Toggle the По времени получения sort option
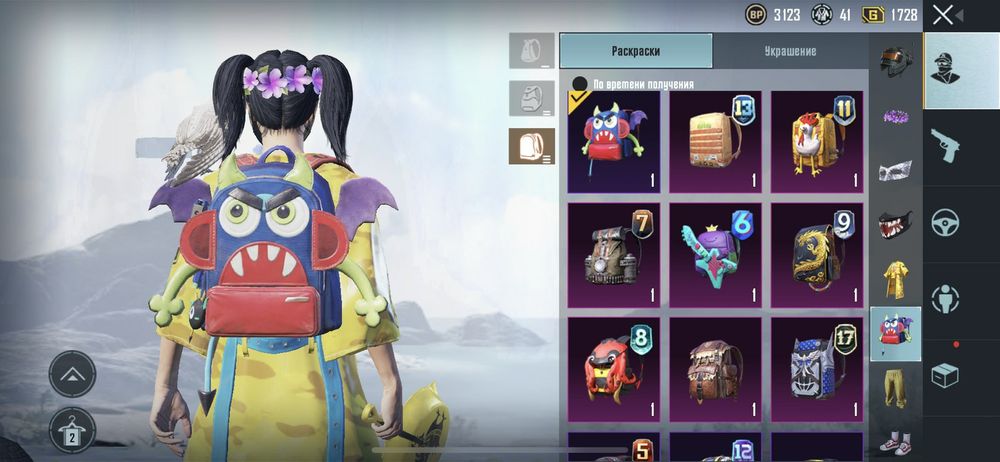 pos(579,84)
